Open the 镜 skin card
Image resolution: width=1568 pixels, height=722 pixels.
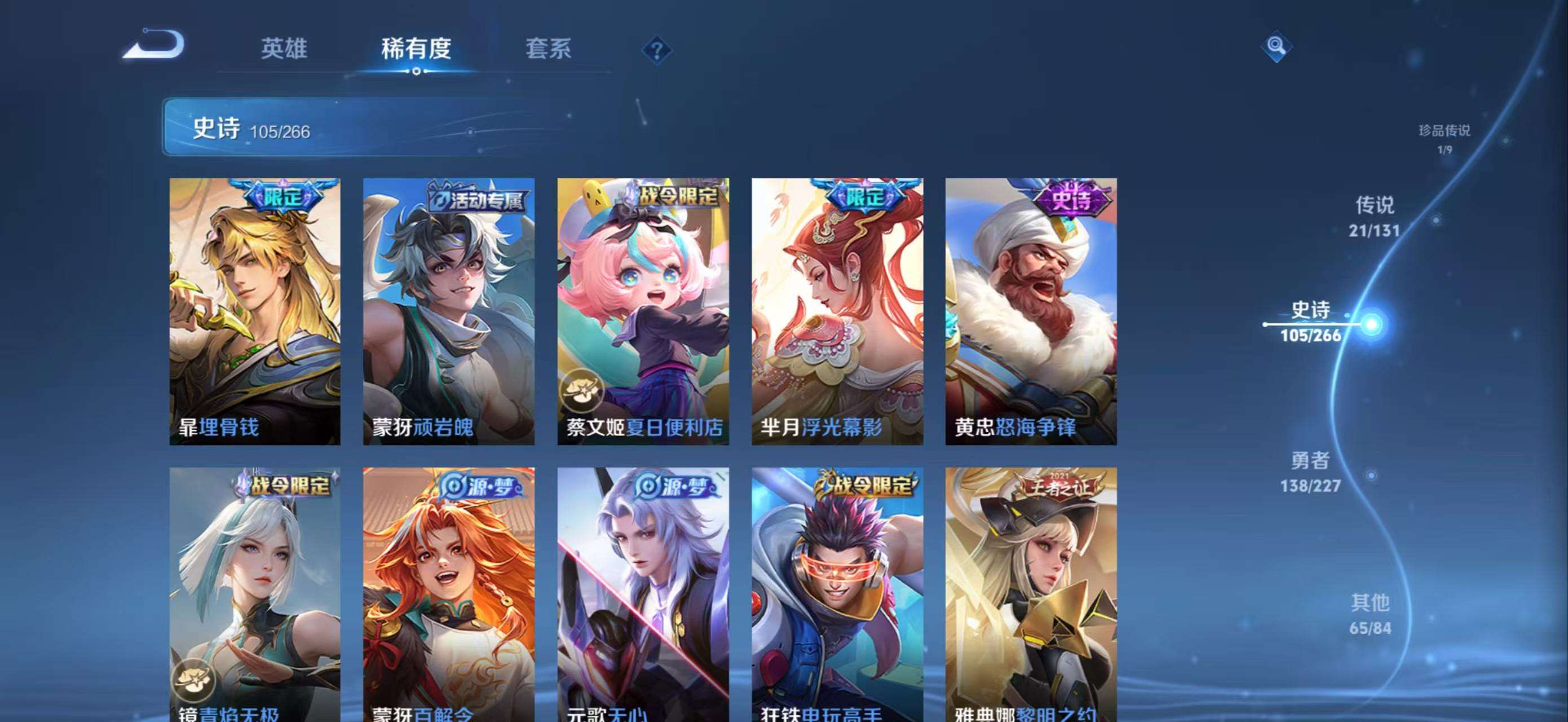(x=254, y=594)
